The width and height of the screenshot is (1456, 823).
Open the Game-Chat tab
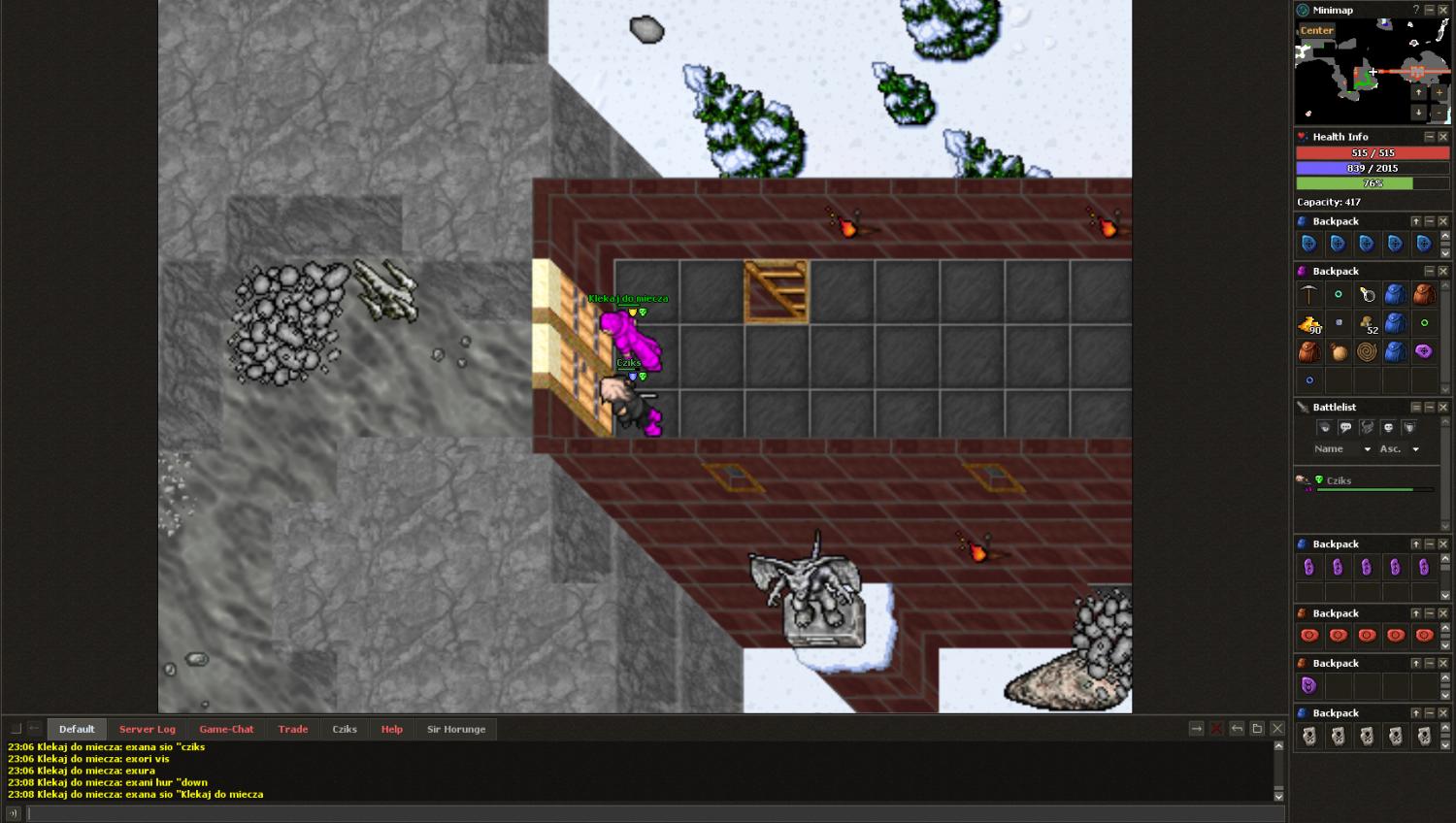(x=226, y=729)
